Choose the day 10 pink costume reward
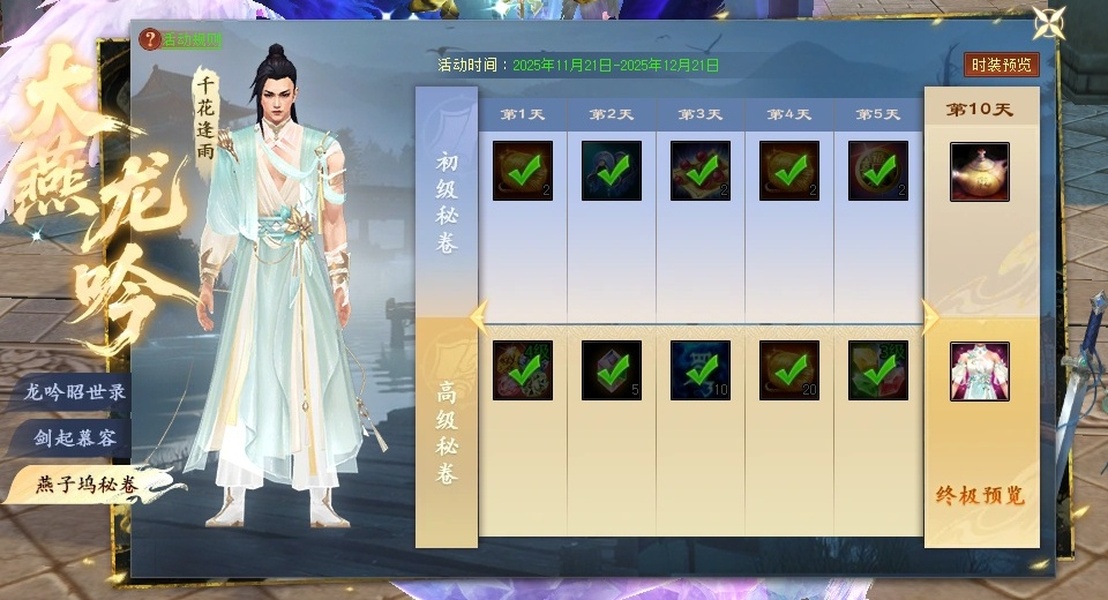The image size is (1108, 600). (979, 371)
